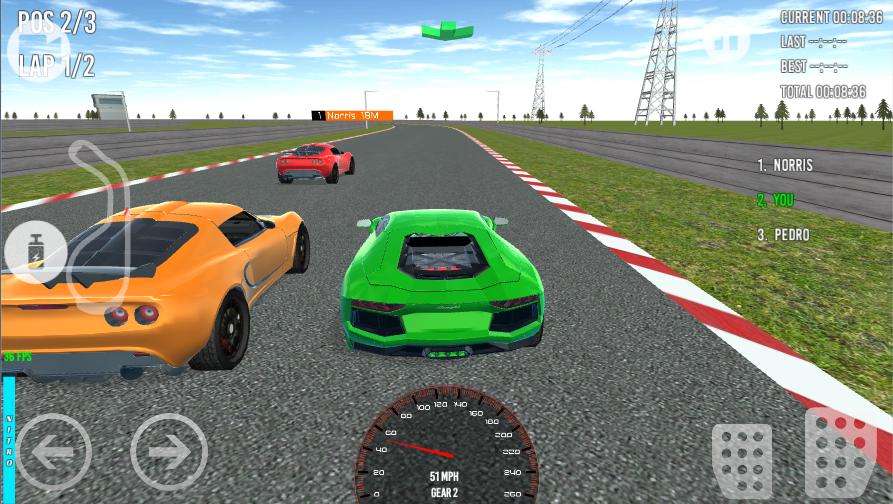Activate the nitro boost canister button

point(36,251)
